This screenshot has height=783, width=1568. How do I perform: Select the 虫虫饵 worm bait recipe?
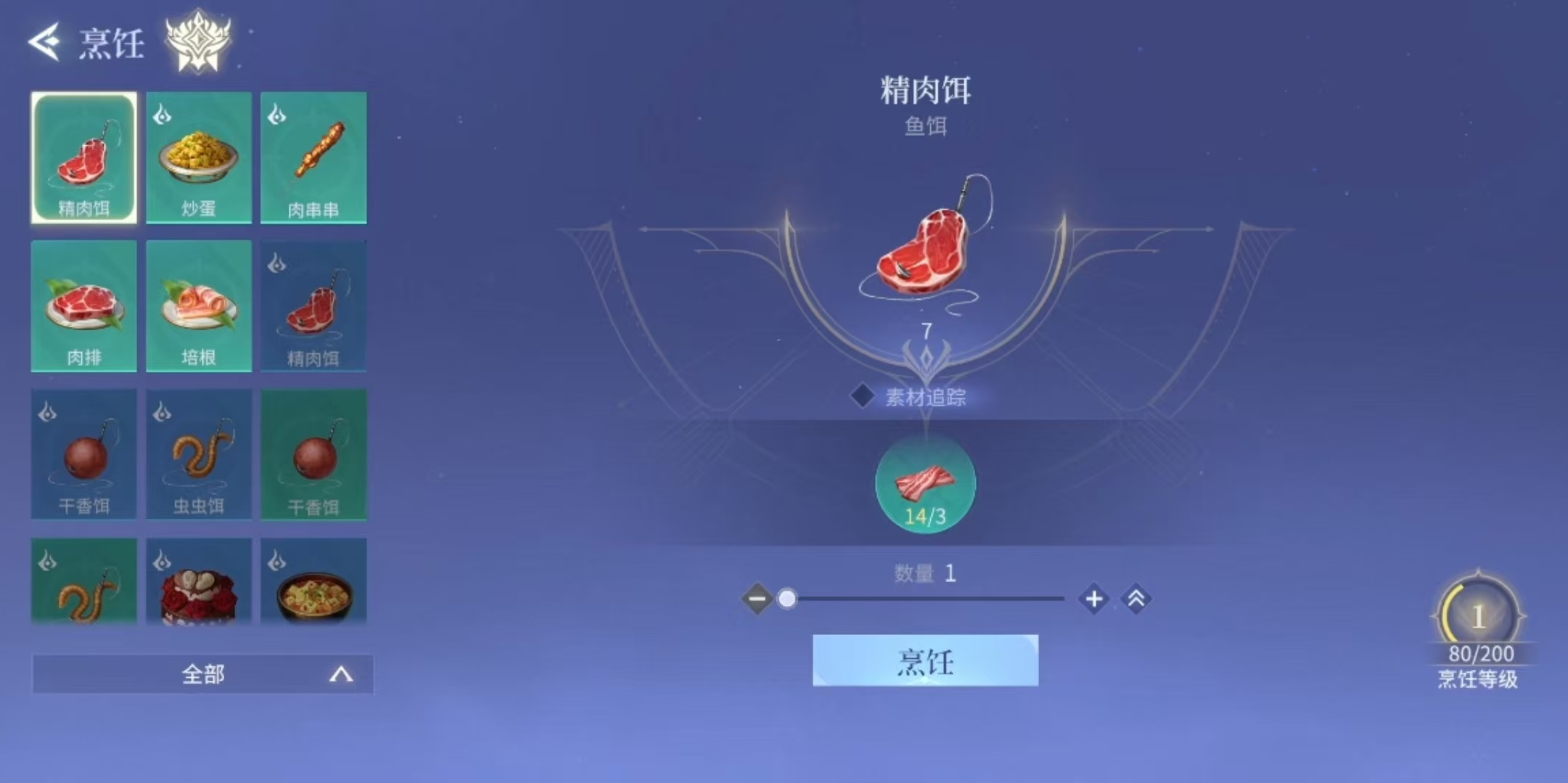click(x=199, y=454)
